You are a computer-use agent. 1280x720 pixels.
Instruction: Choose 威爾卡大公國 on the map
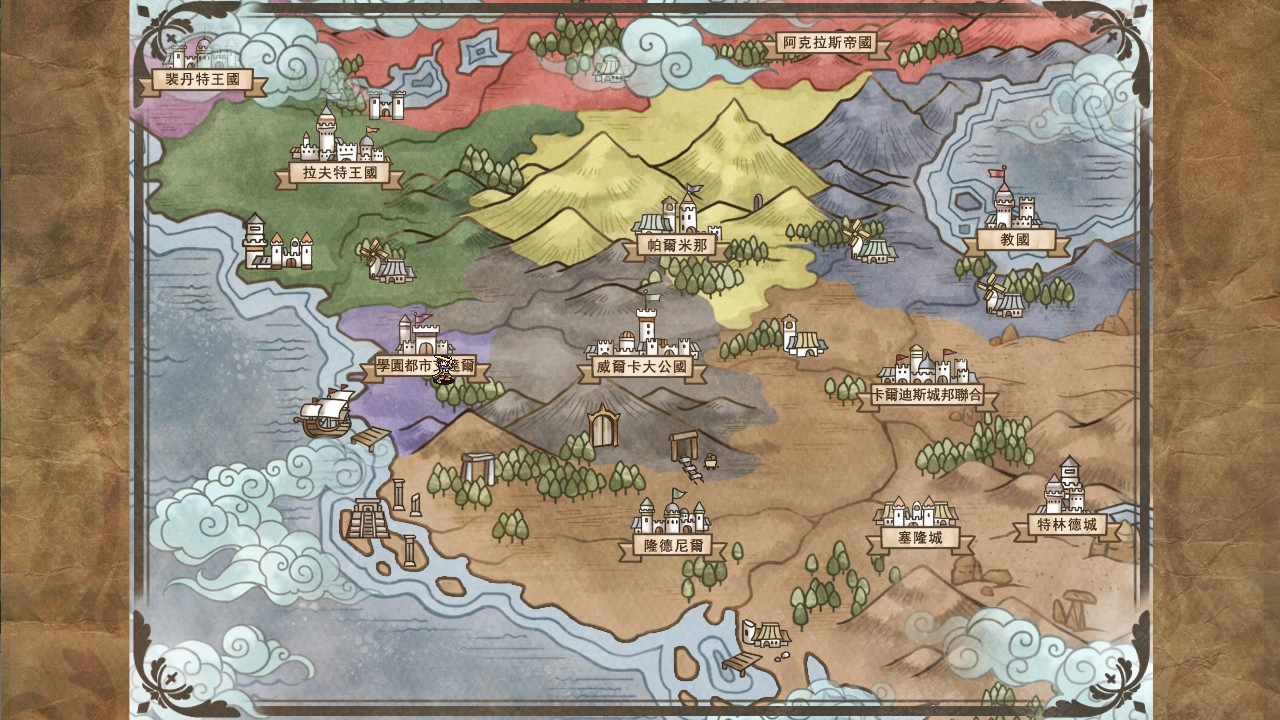pos(642,368)
